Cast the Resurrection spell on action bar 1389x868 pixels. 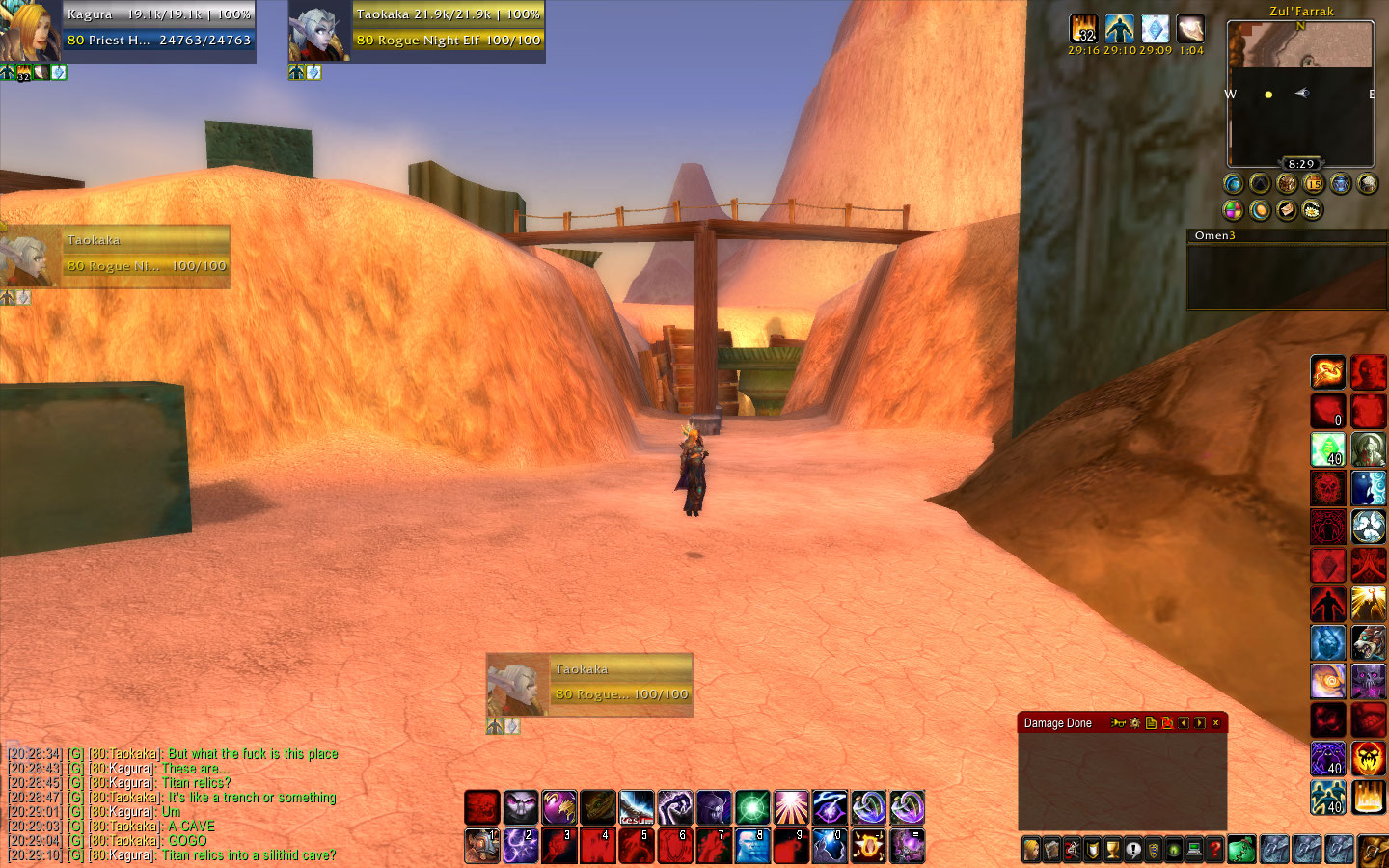[x=637, y=808]
